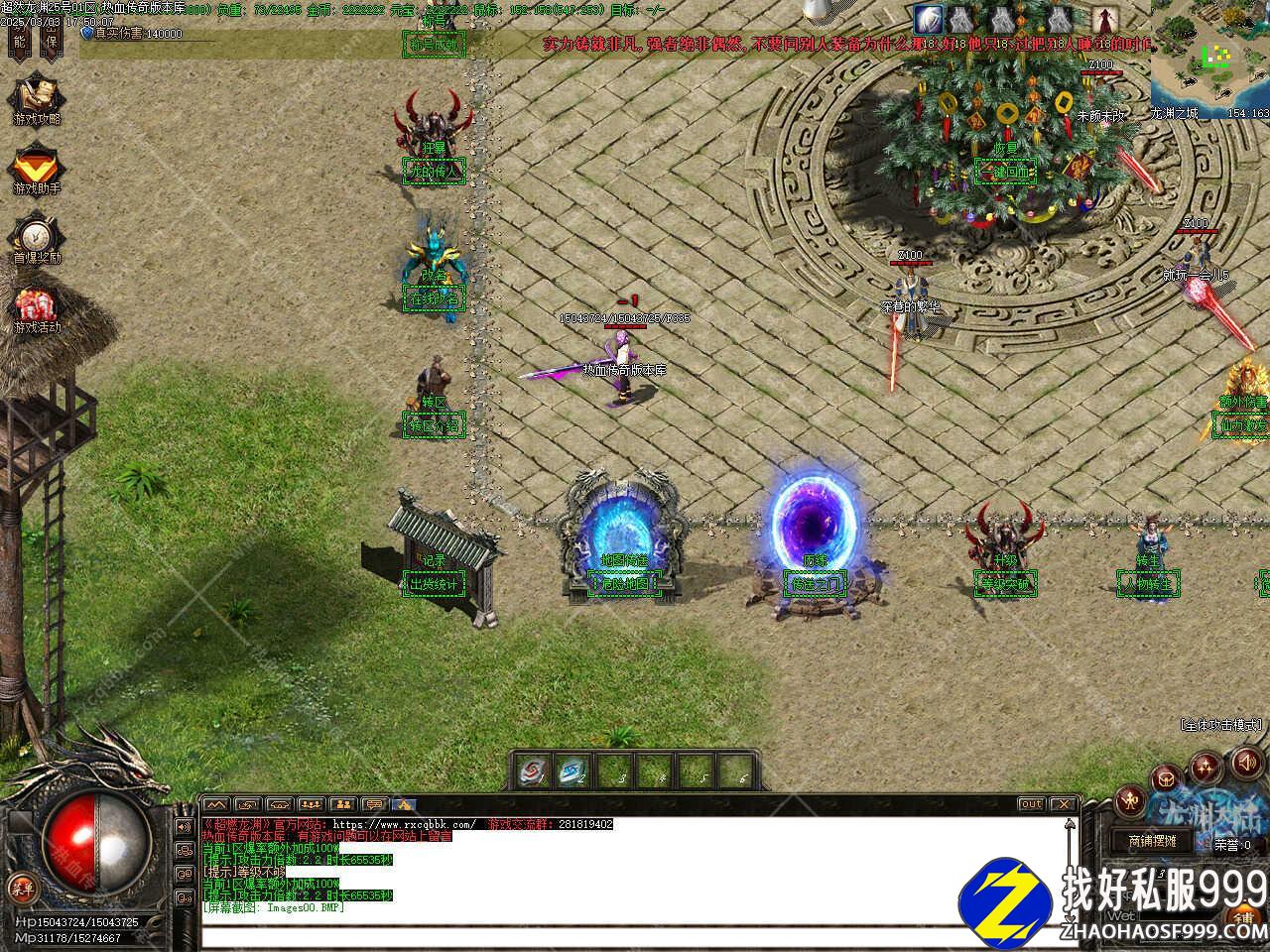1270x952 pixels.
Task: Select the red-robed figure buff icon
Action: pyautogui.click(x=1105, y=19)
